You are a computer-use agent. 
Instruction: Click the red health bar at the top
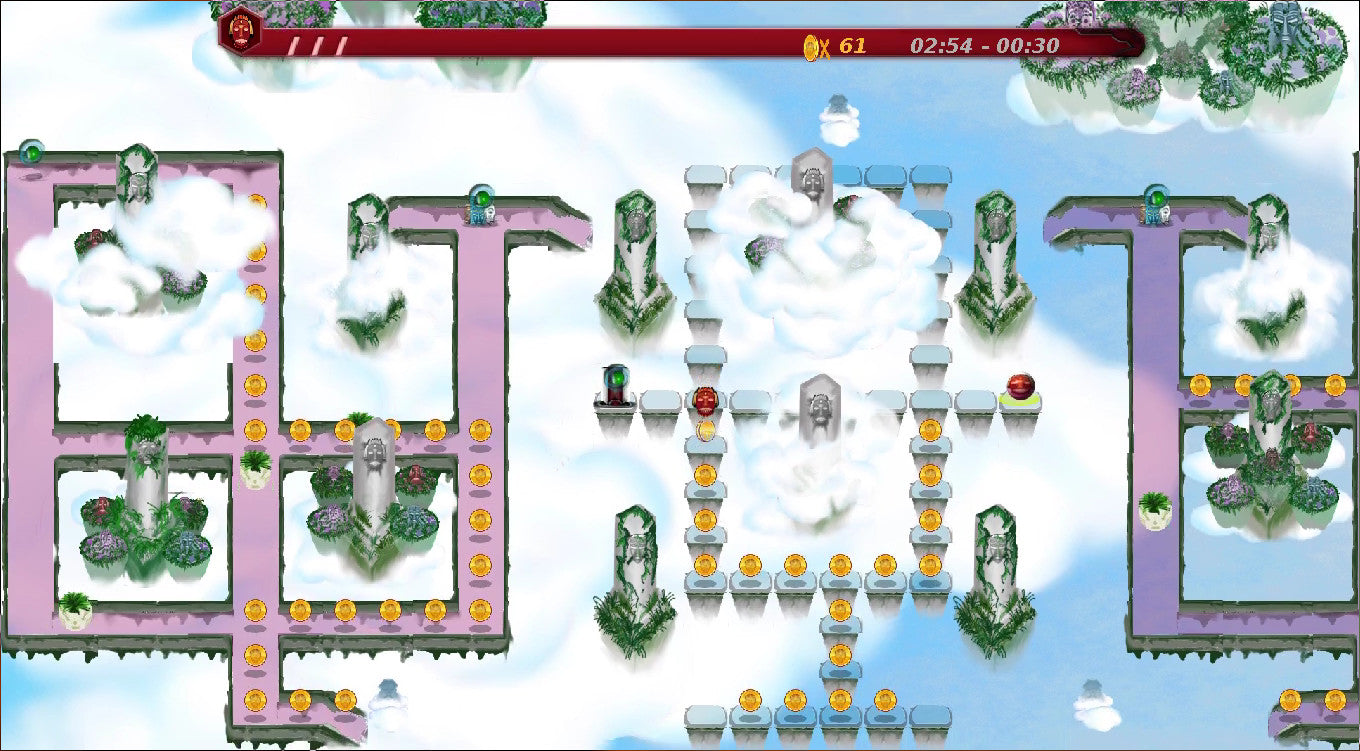[x=600, y=42]
